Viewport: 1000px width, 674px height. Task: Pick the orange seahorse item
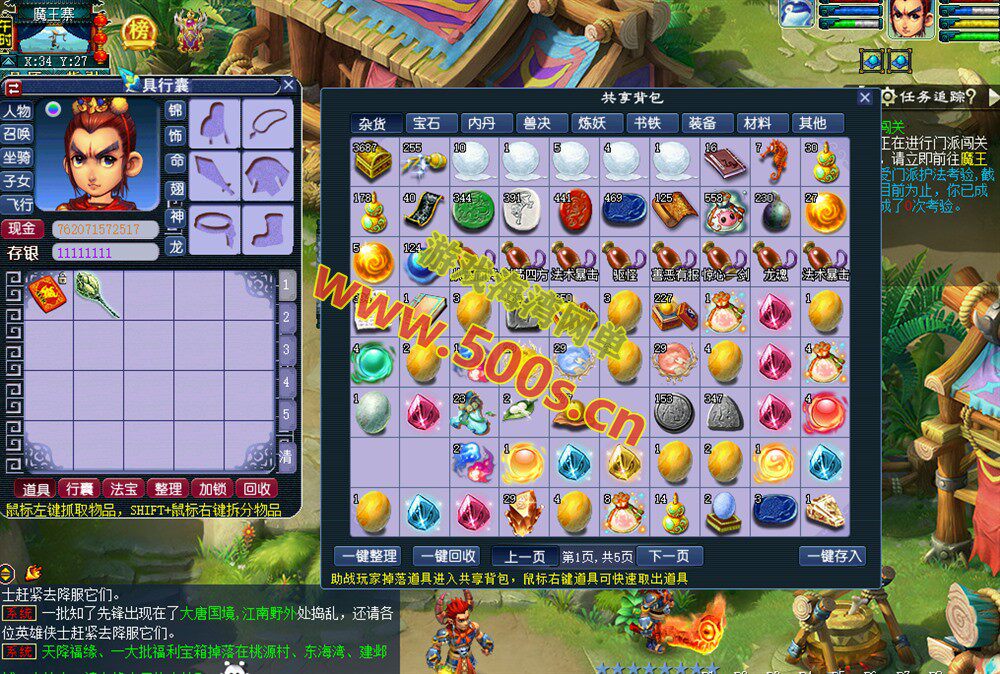point(773,160)
